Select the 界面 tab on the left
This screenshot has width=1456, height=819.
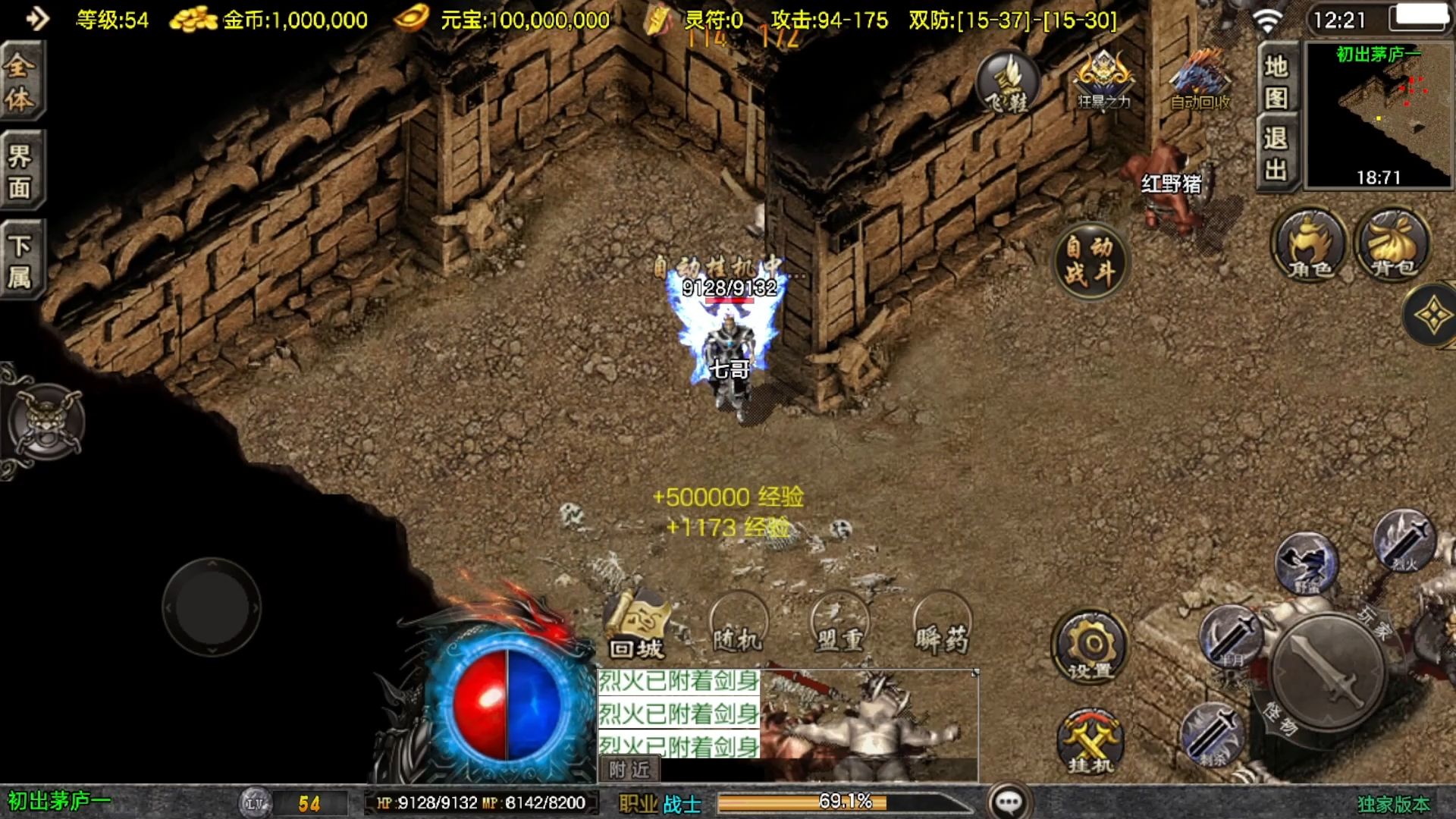coord(20,171)
